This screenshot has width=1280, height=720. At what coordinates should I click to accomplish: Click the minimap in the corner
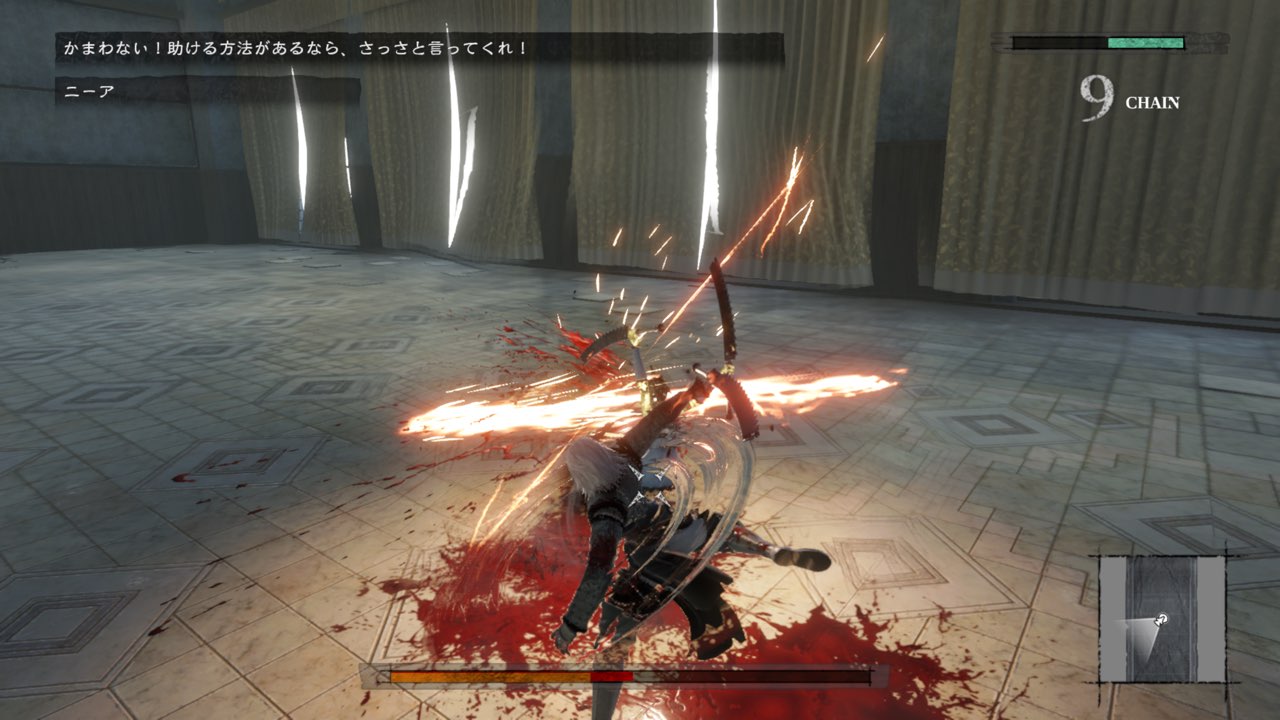(1162, 618)
